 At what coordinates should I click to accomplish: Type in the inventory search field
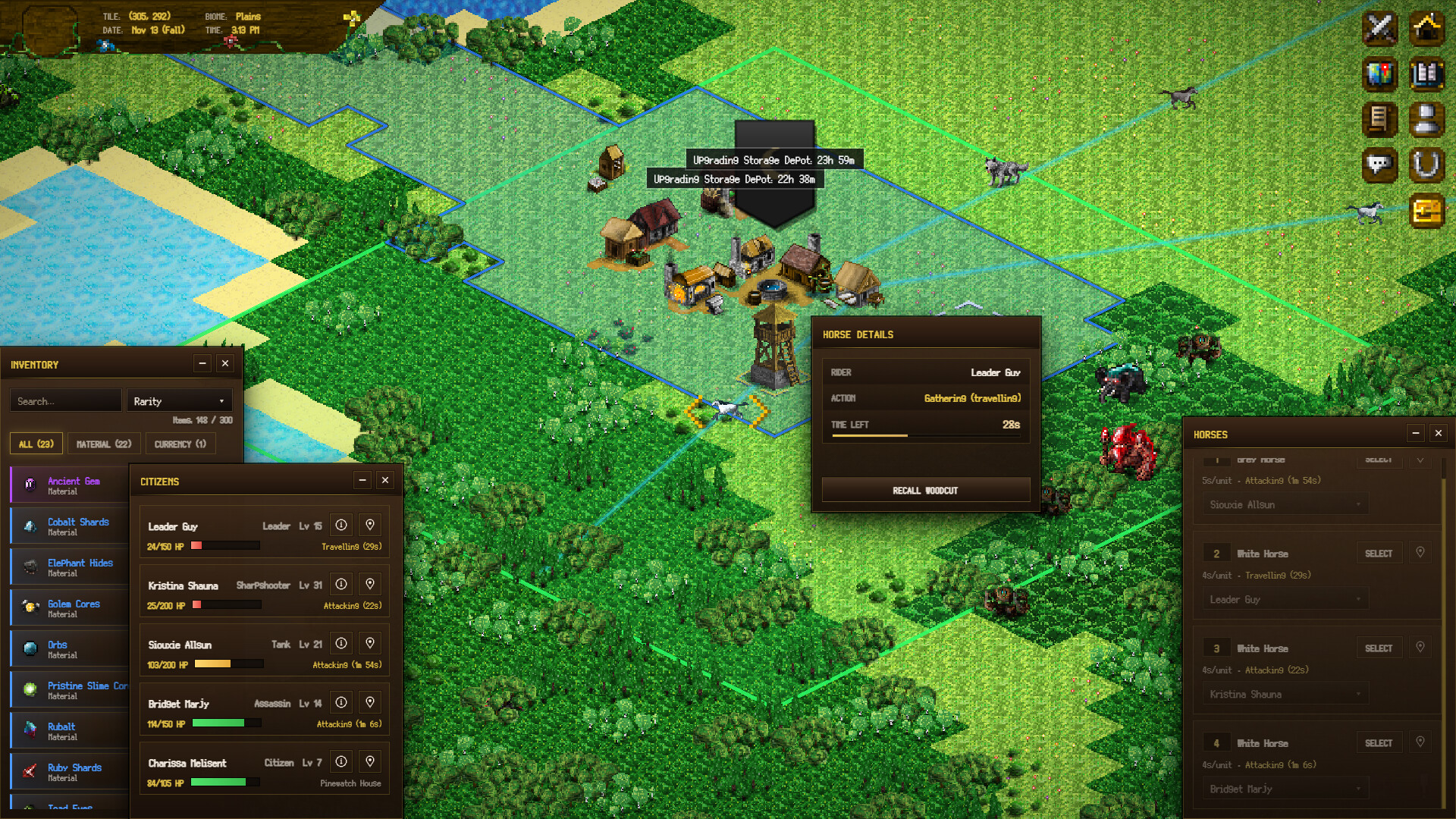(x=65, y=400)
